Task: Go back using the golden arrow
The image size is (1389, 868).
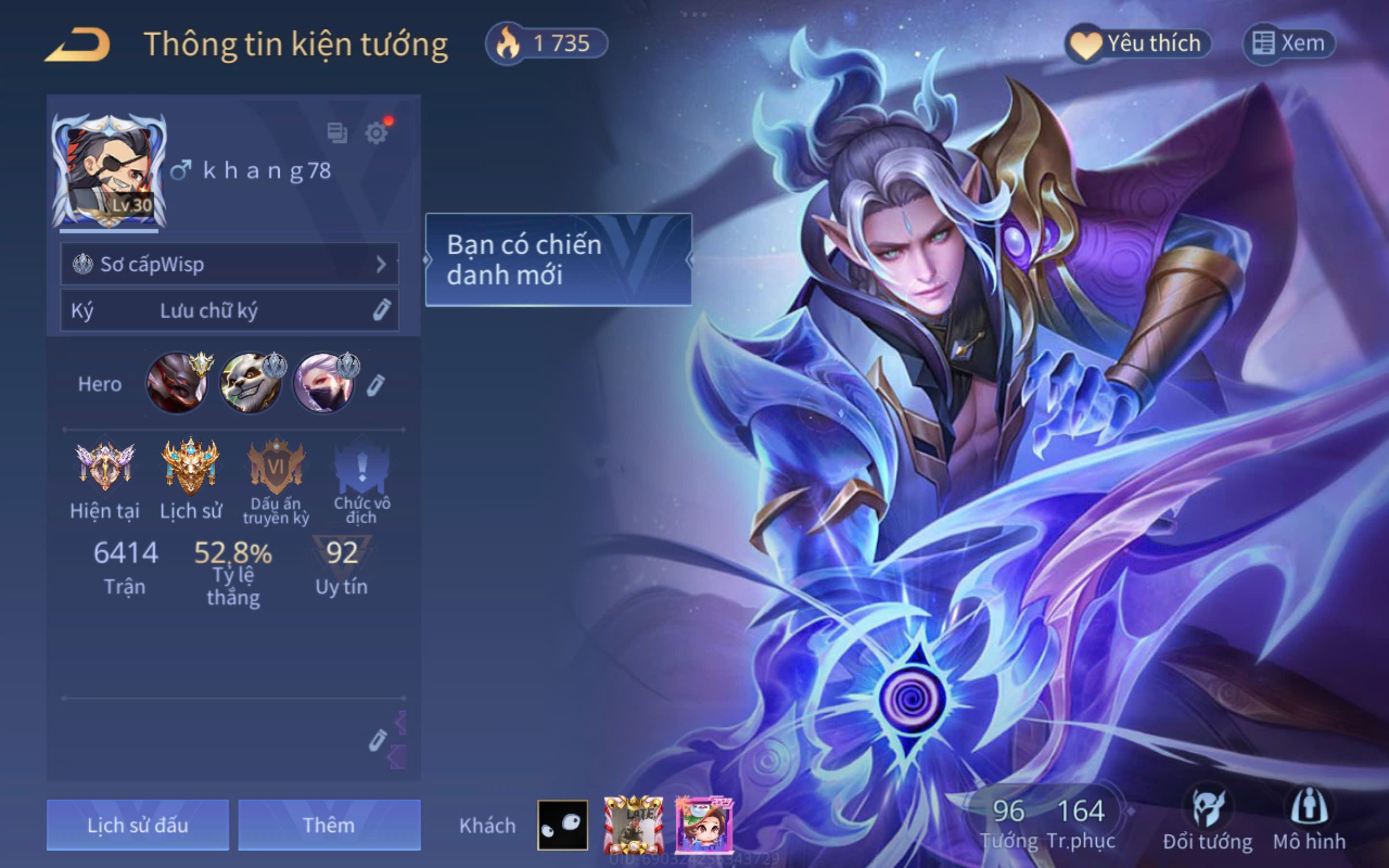Action: (x=79, y=45)
